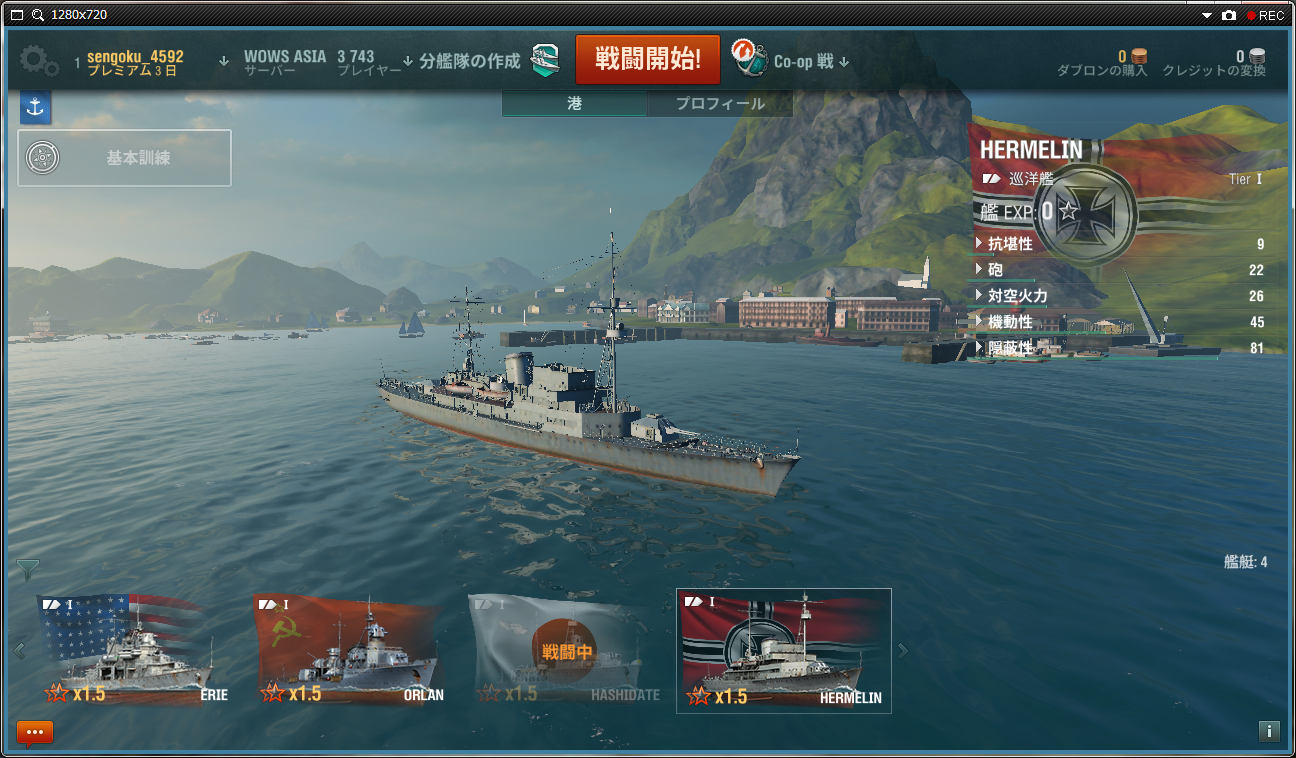
Task: Buy doubloons via ダブロンの購入
Action: (x=1102, y=64)
